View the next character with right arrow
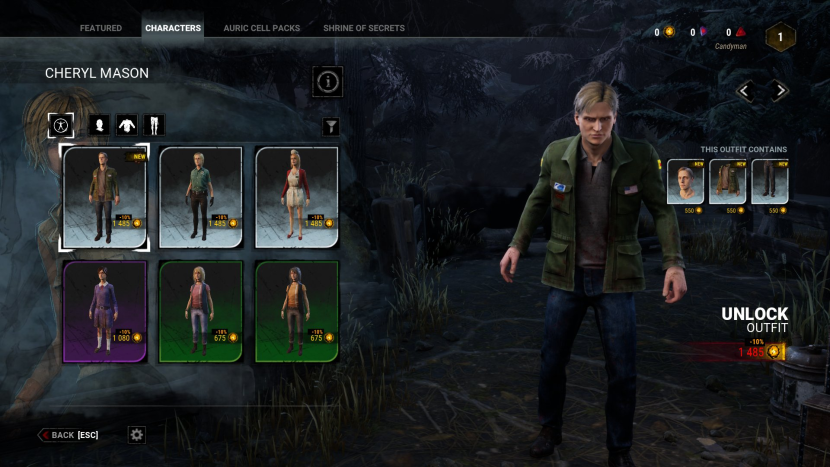This screenshot has width=830, height=467. pyautogui.click(x=780, y=91)
